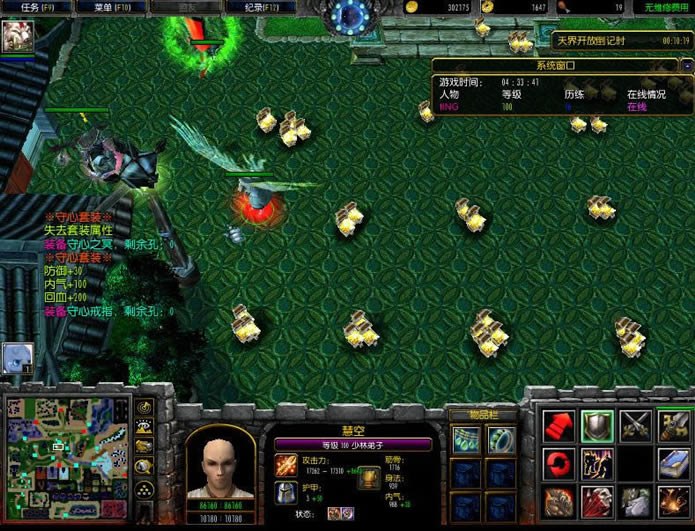Click the idle worker icon above the minimap

click(19, 357)
